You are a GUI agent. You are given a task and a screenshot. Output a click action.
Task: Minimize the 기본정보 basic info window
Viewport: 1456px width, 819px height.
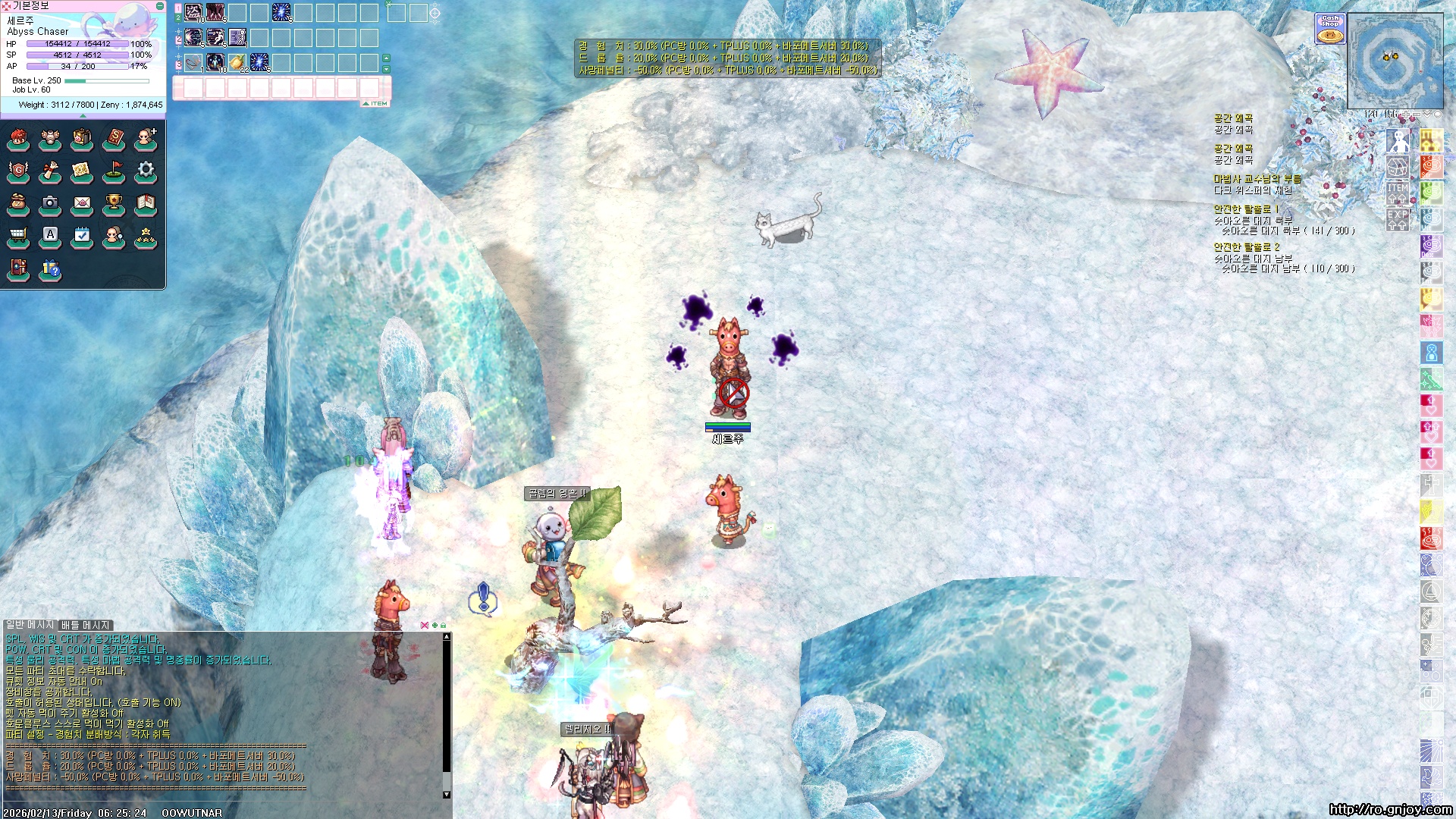point(160,6)
